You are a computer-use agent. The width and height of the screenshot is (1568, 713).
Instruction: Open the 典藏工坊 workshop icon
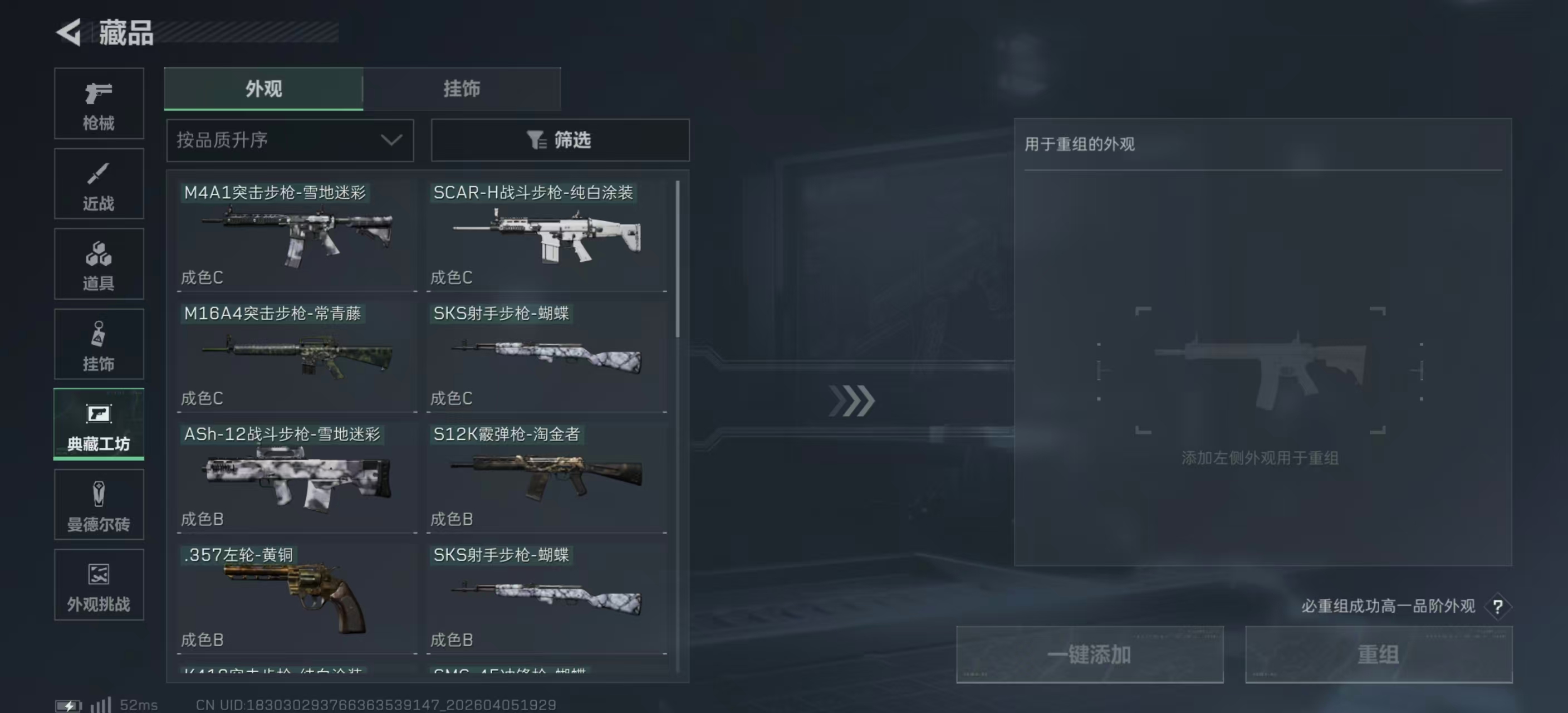coord(99,424)
